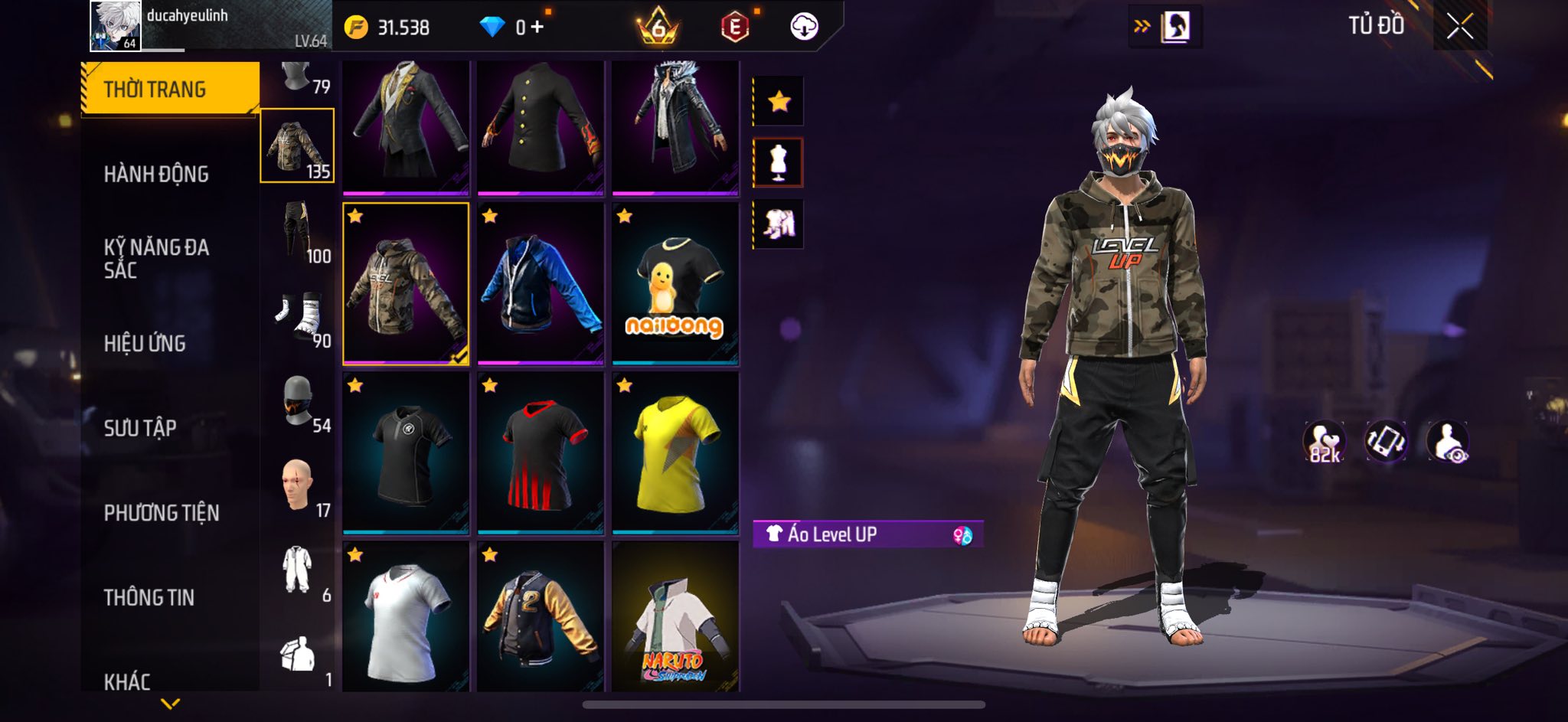The image size is (1568, 722).
Task: Open the Sưu Tập section
Action: (140, 428)
